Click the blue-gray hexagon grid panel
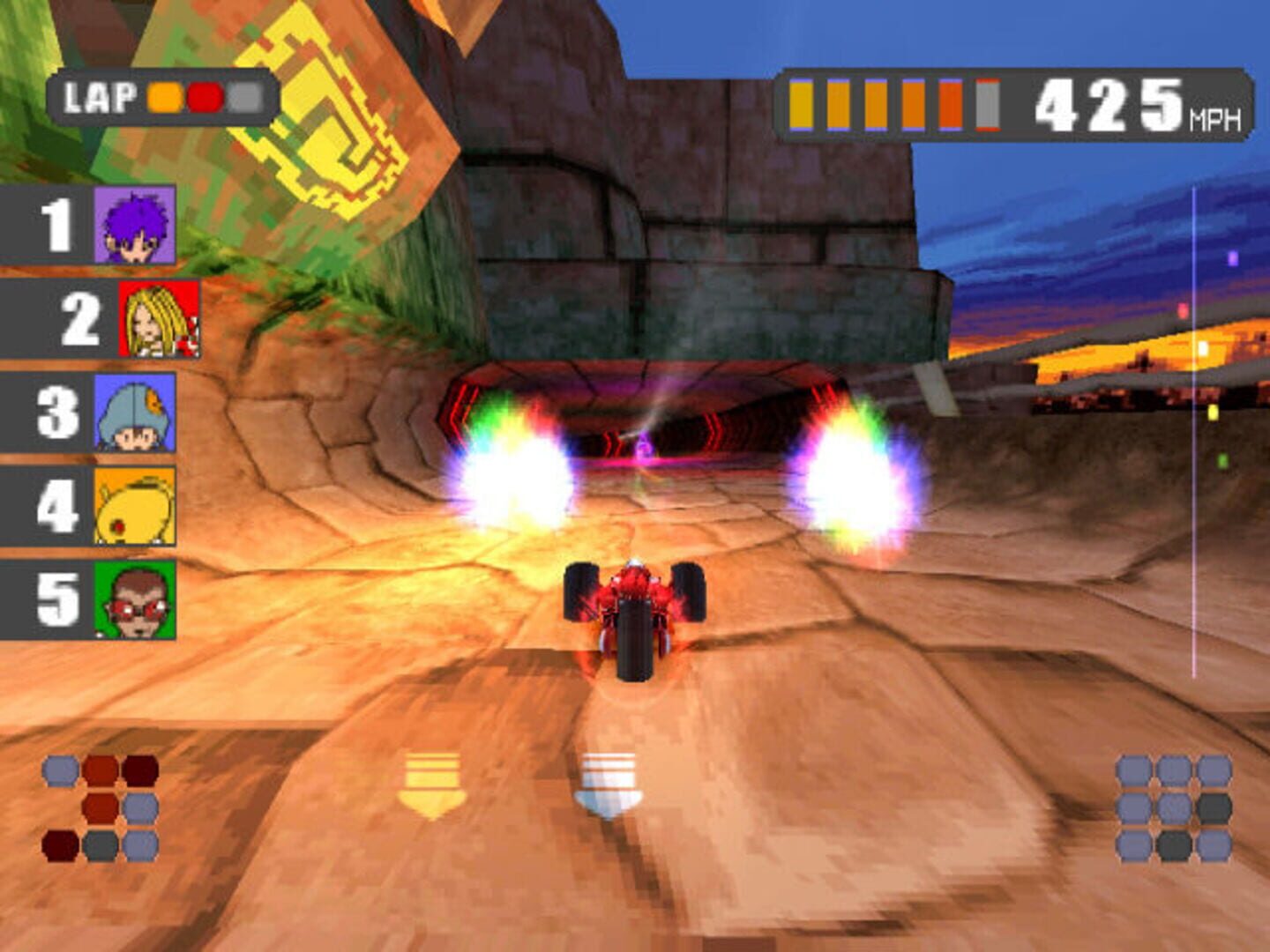This screenshot has height=952, width=1270. click(1174, 807)
